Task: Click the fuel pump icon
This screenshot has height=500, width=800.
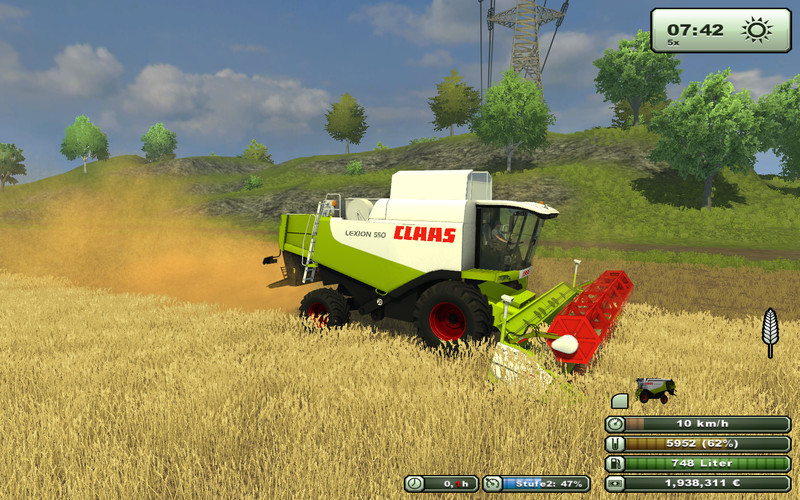Action: click(x=616, y=463)
